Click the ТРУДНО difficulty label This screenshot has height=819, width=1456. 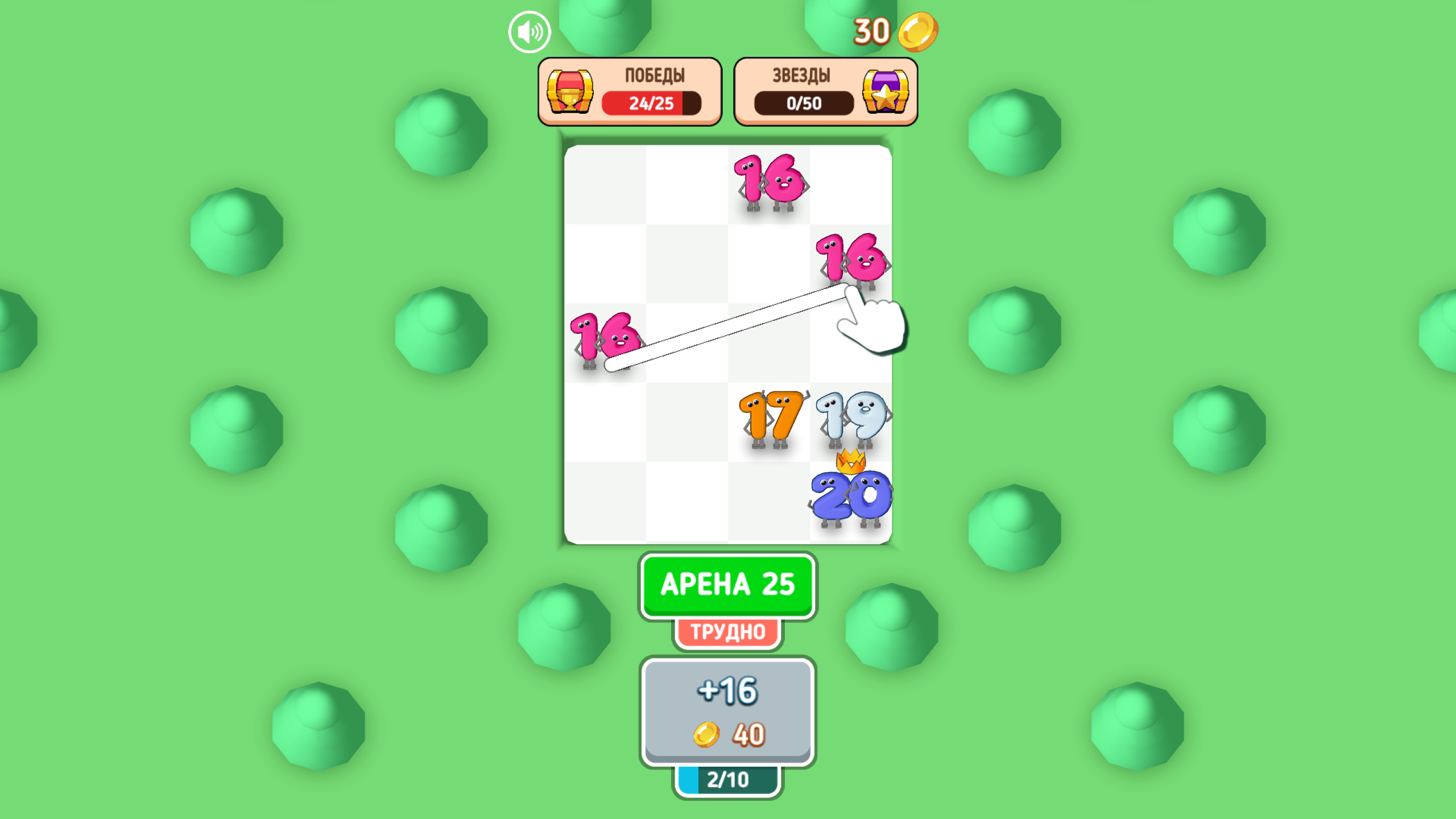729,631
